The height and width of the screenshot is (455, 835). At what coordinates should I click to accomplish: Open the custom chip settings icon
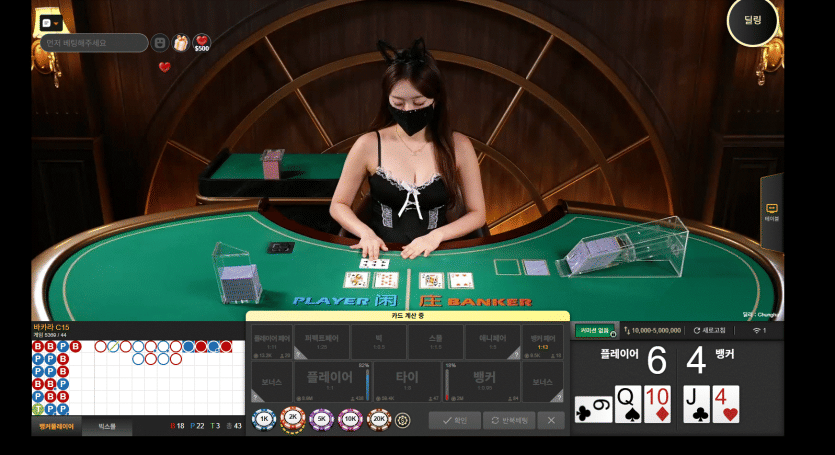(x=404, y=420)
